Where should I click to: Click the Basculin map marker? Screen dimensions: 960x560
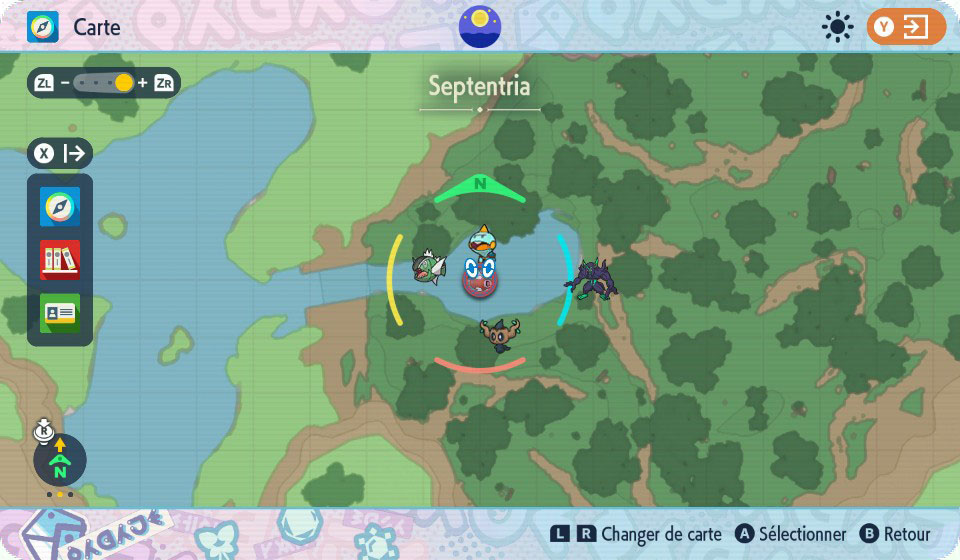click(427, 268)
